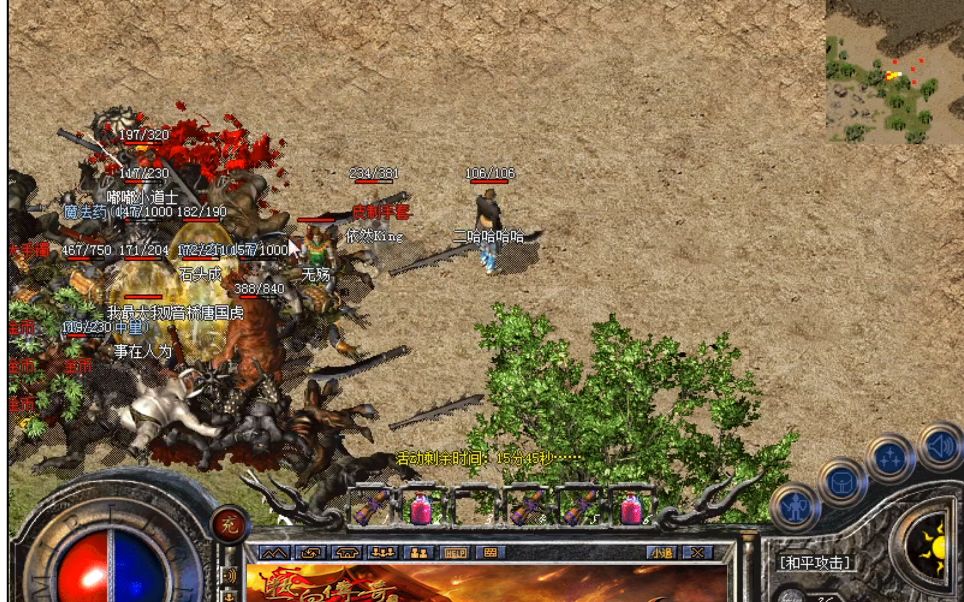Viewport: 964px width, 602px height.
Task: Use the scroll in belt slot 4
Action: (x=526, y=508)
